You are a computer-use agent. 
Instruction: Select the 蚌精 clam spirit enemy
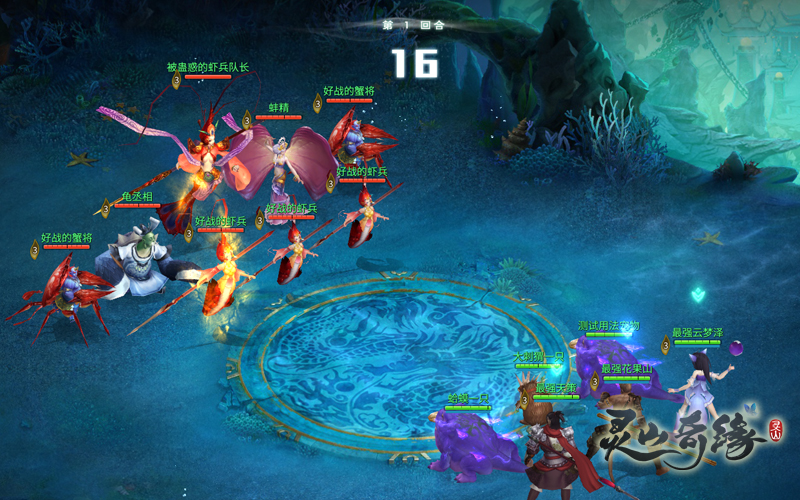pos(282,160)
